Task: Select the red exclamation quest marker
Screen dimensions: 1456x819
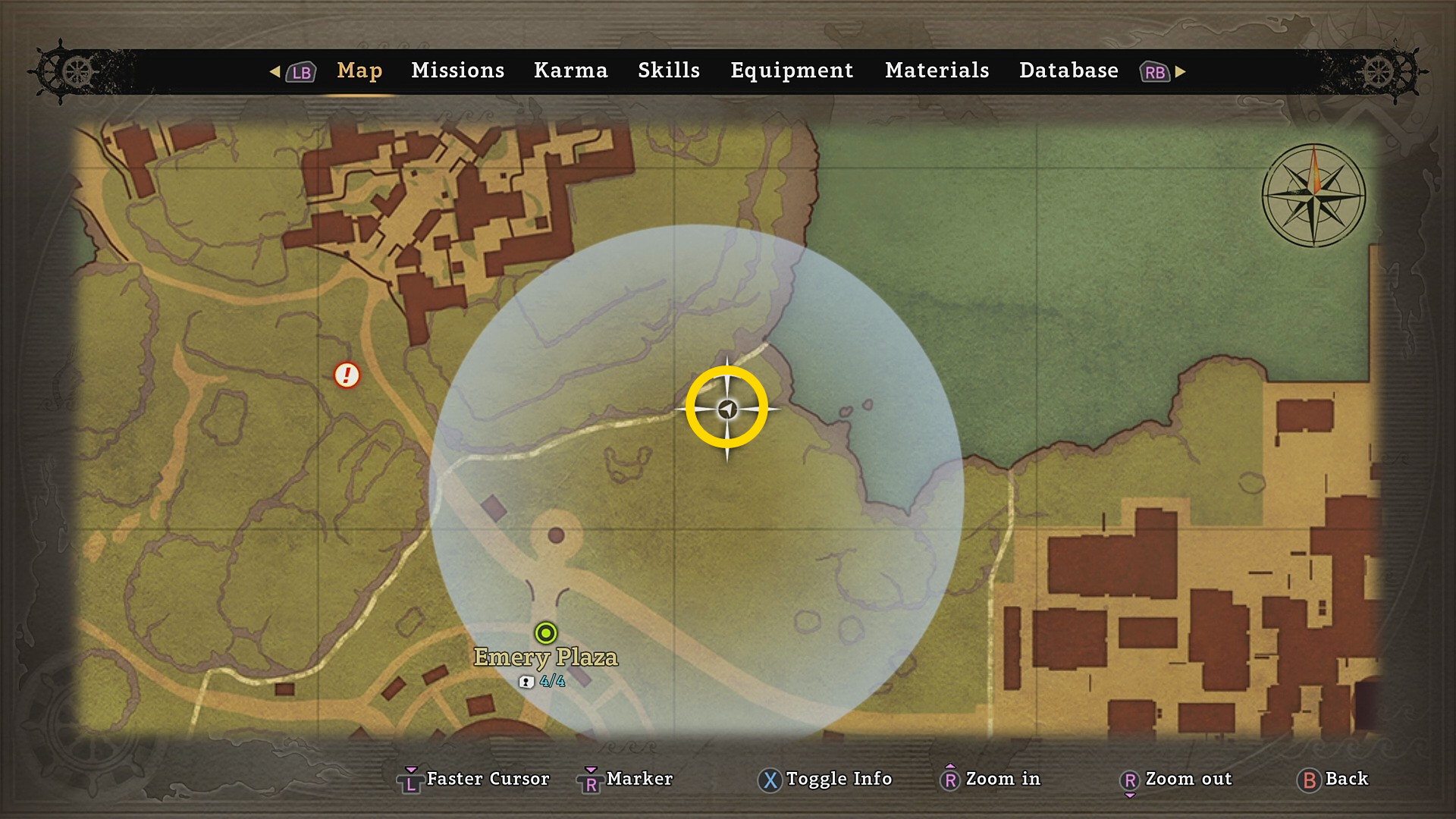Action: [347, 375]
